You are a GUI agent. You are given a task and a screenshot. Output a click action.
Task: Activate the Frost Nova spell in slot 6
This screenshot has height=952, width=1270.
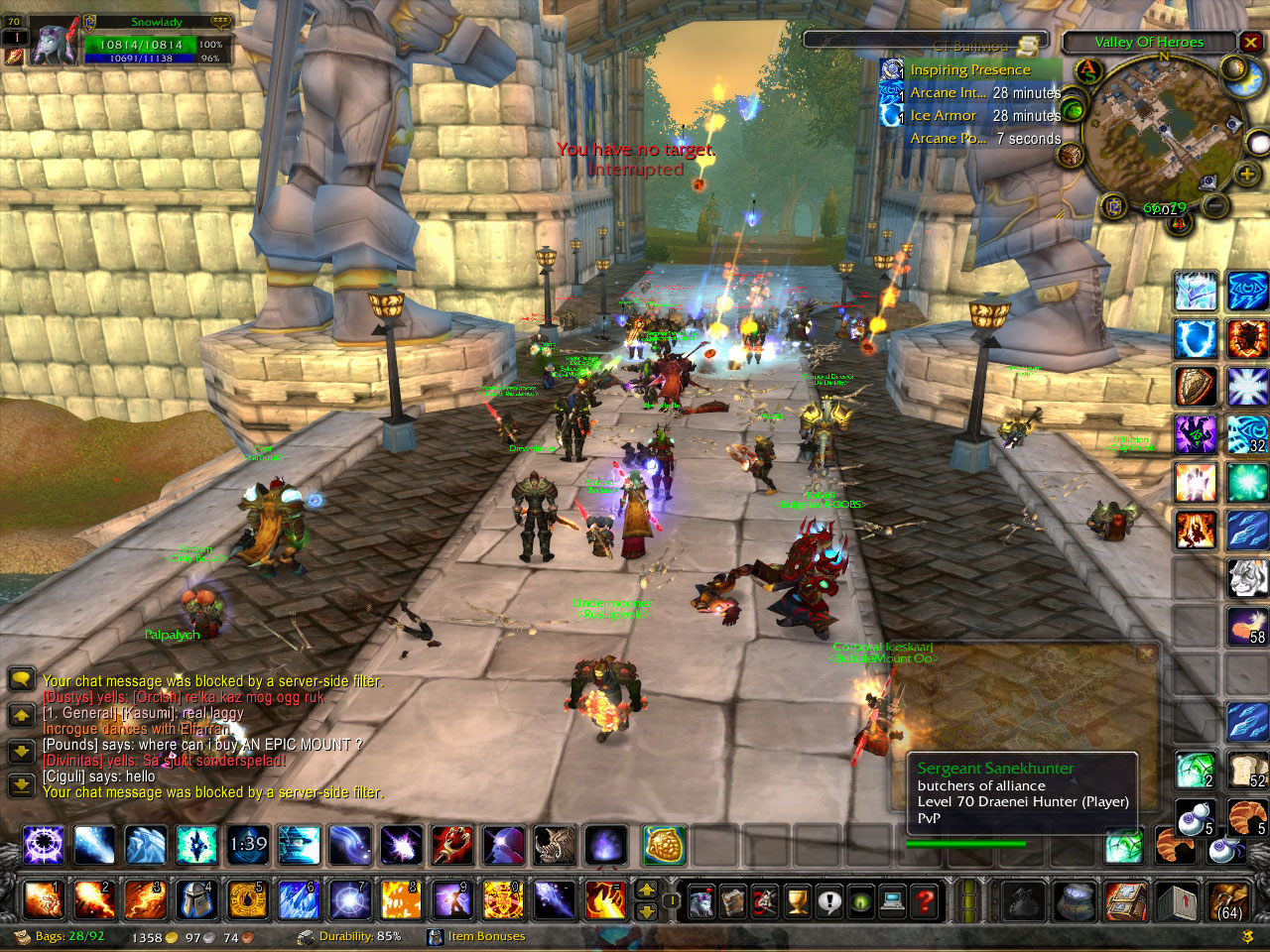299,900
